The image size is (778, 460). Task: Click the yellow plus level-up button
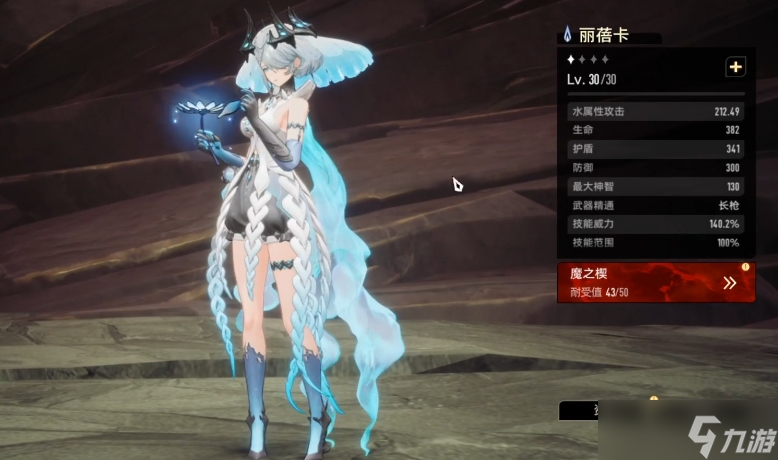coord(736,67)
